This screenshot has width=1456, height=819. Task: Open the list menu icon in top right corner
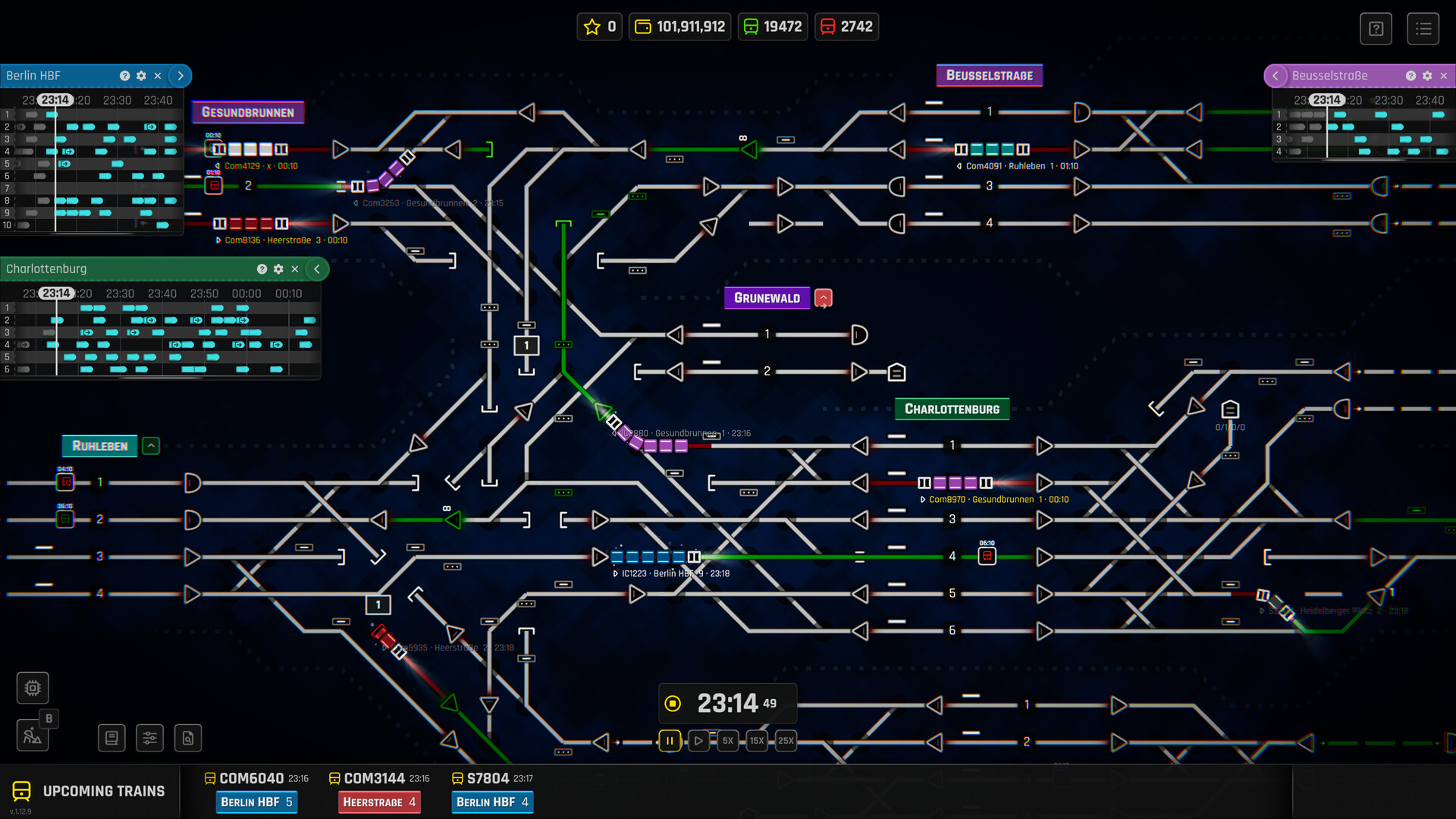click(1423, 28)
